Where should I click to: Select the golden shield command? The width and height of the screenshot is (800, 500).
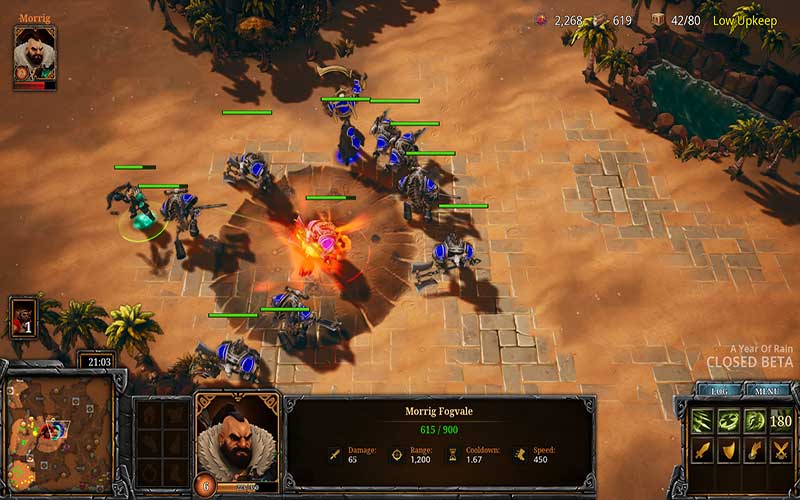pyautogui.click(x=727, y=452)
